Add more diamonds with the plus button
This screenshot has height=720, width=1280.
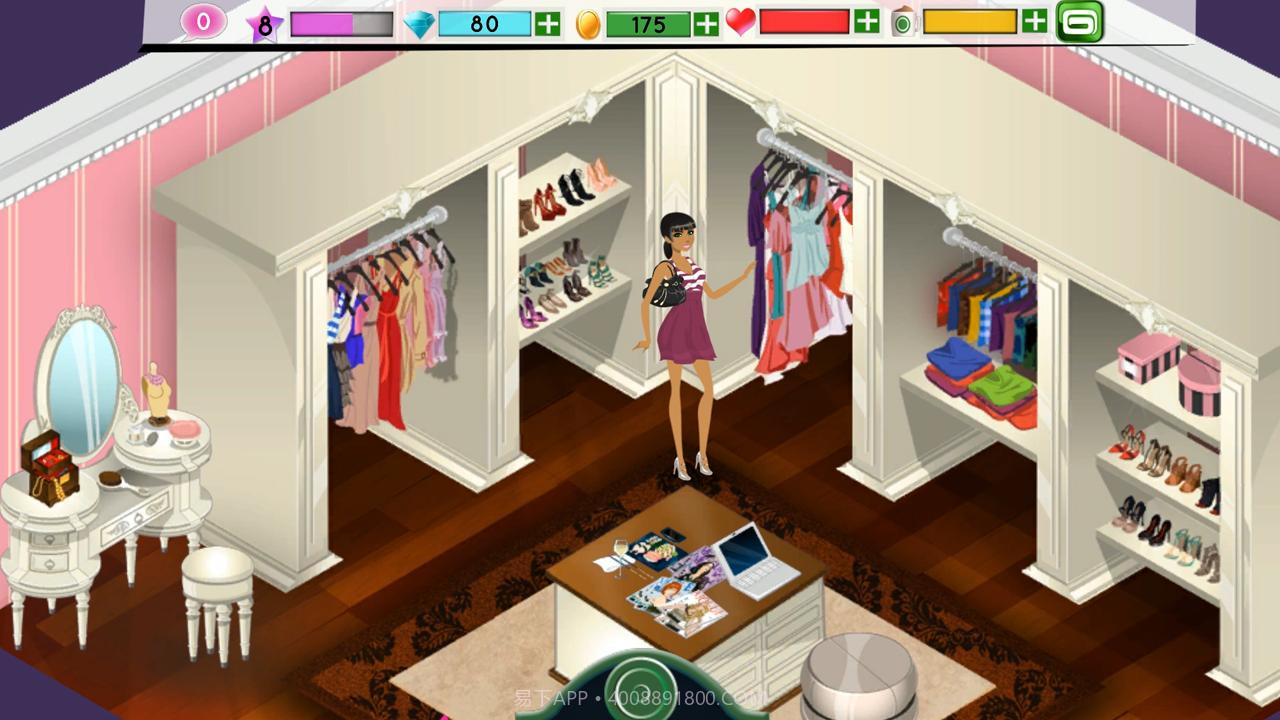(x=547, y=24)
